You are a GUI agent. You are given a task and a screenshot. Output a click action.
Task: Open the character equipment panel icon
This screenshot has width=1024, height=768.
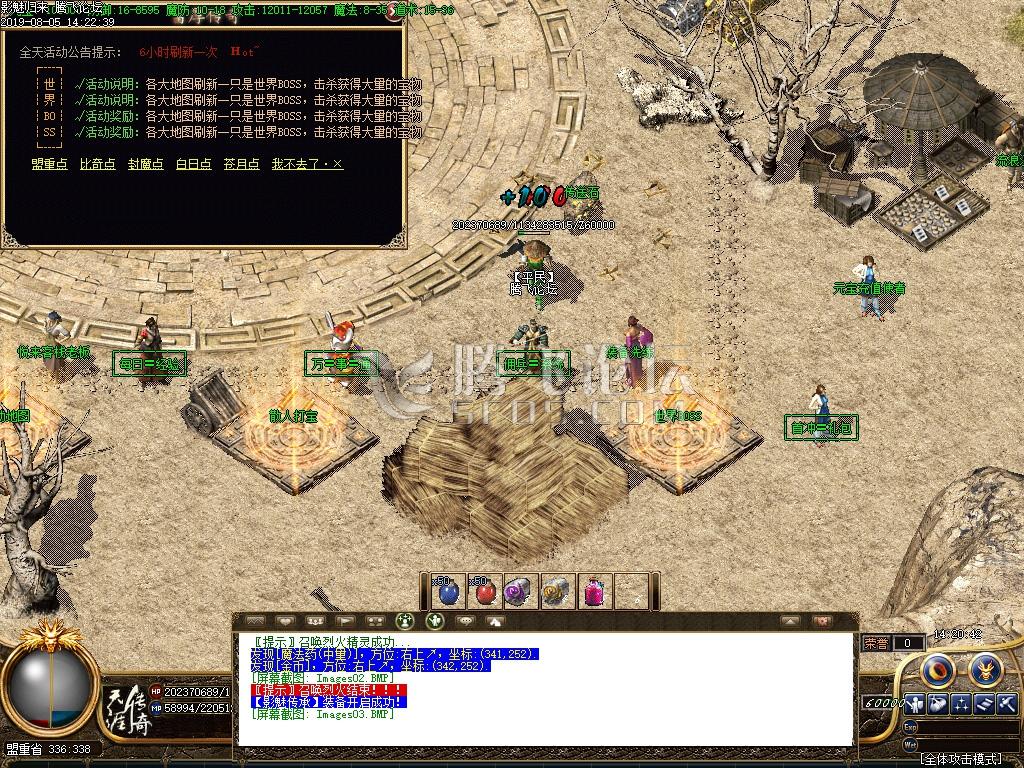click(916, 703)
